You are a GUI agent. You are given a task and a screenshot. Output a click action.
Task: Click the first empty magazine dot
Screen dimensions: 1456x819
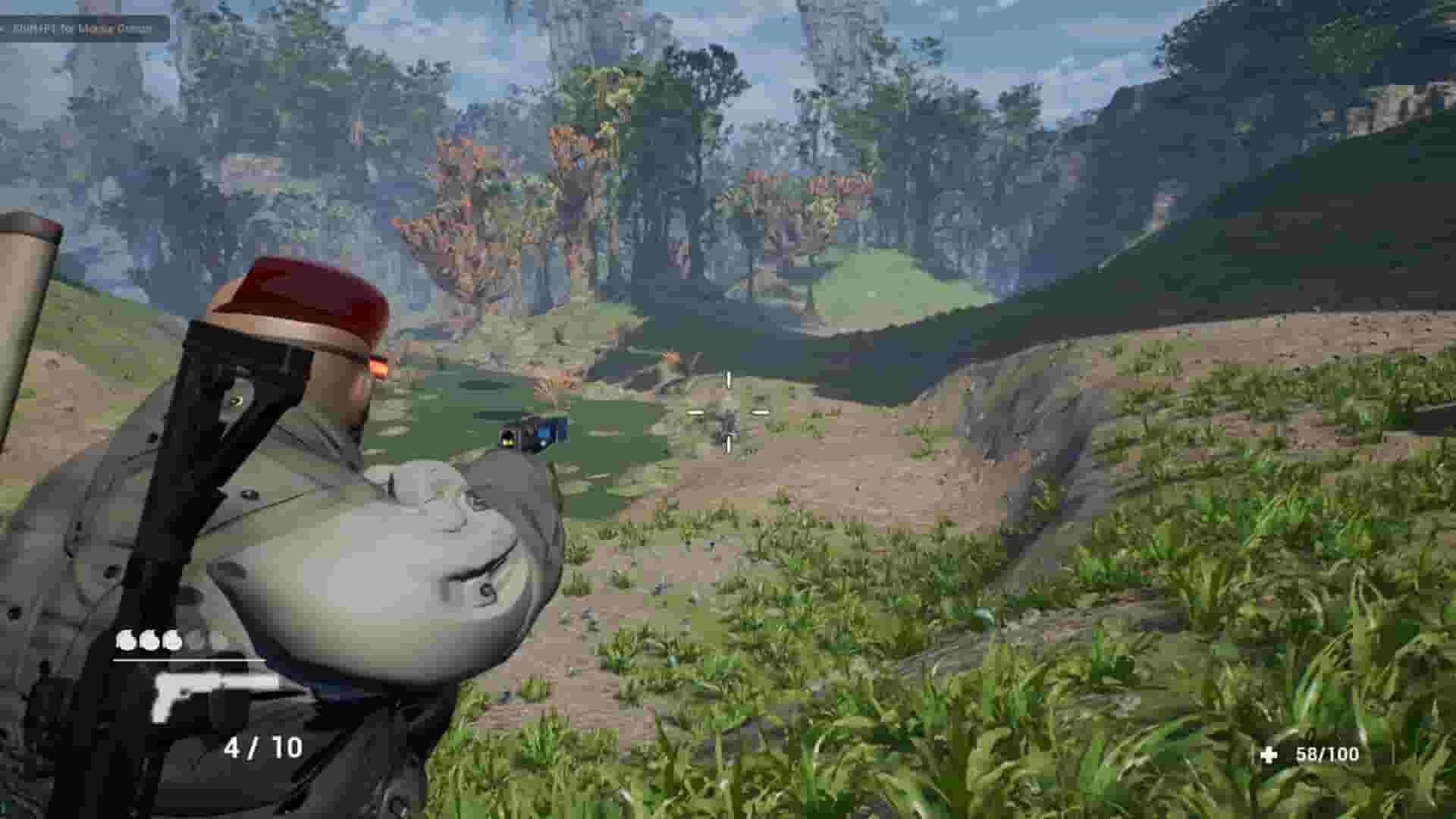pos(196,639)
